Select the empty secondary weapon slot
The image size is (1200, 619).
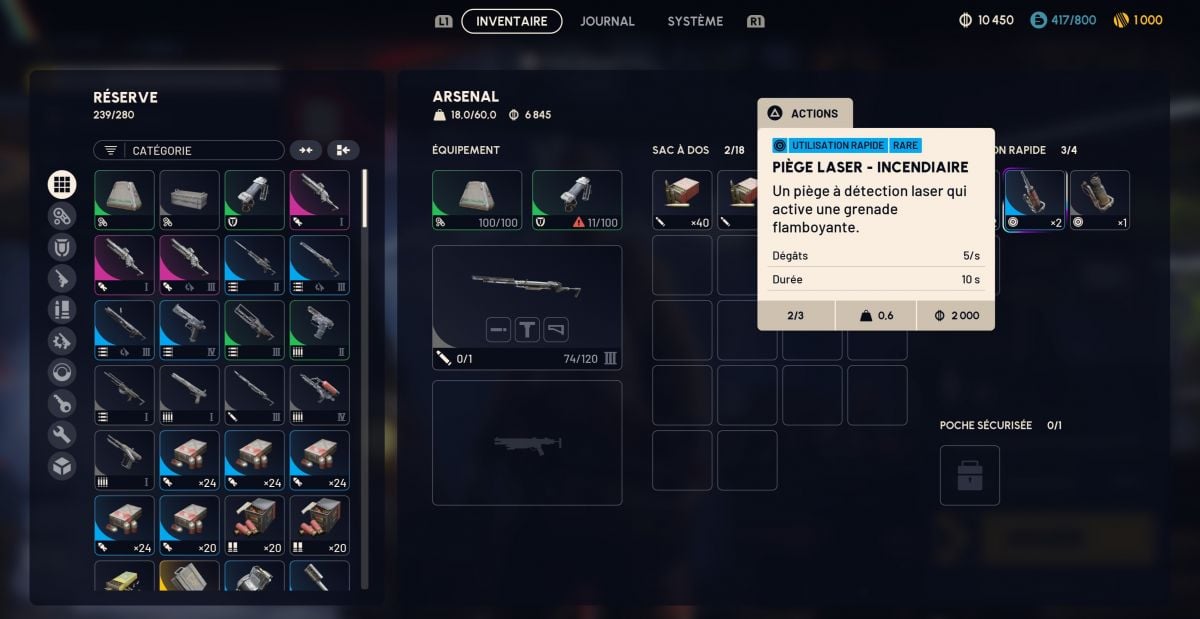click(x=527, y=442)
